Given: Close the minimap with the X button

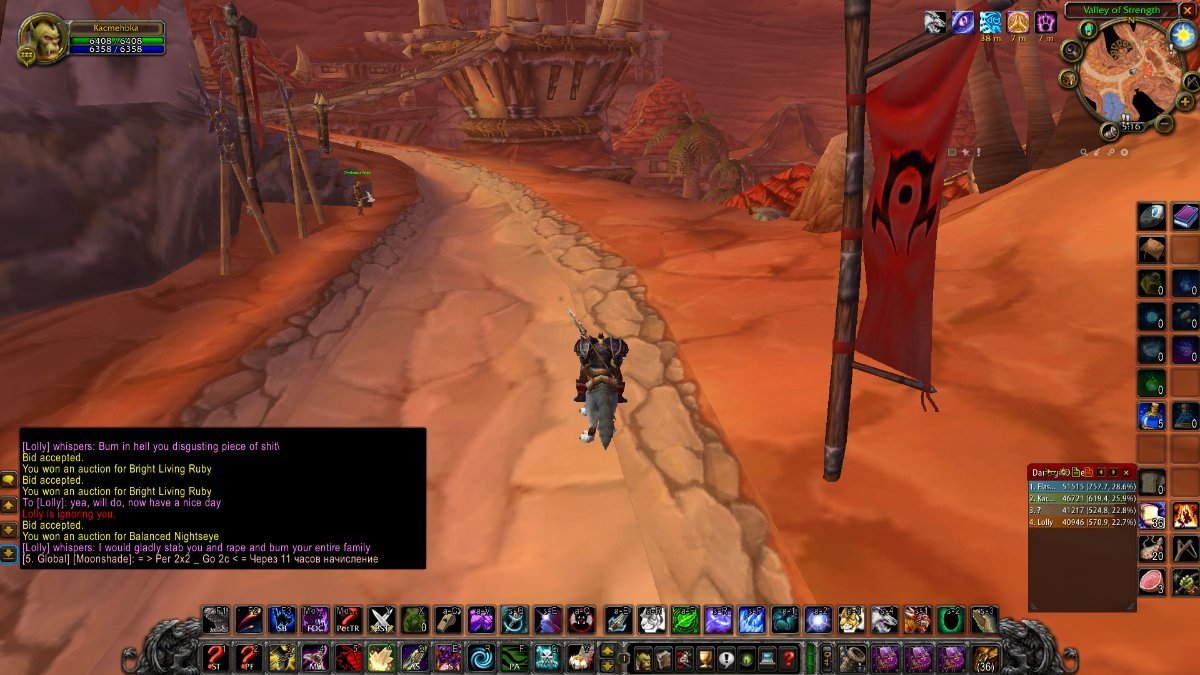Looking at the screenshot, I should pyautogui.click(x=1188, y=10).
